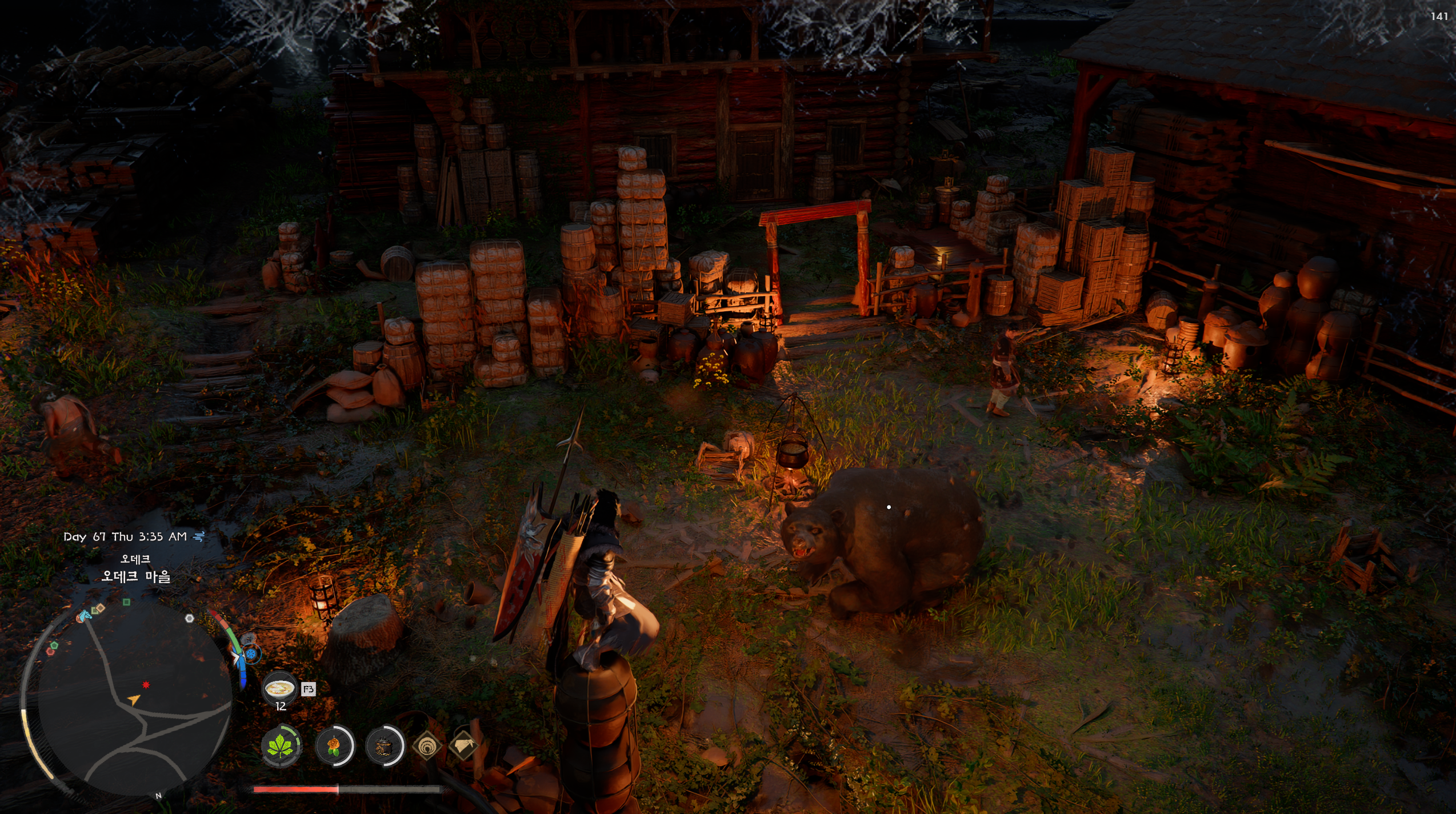The image size is (1456, 814).
Task: Select the horse marker on the minimap
Action: click(85, 615)
